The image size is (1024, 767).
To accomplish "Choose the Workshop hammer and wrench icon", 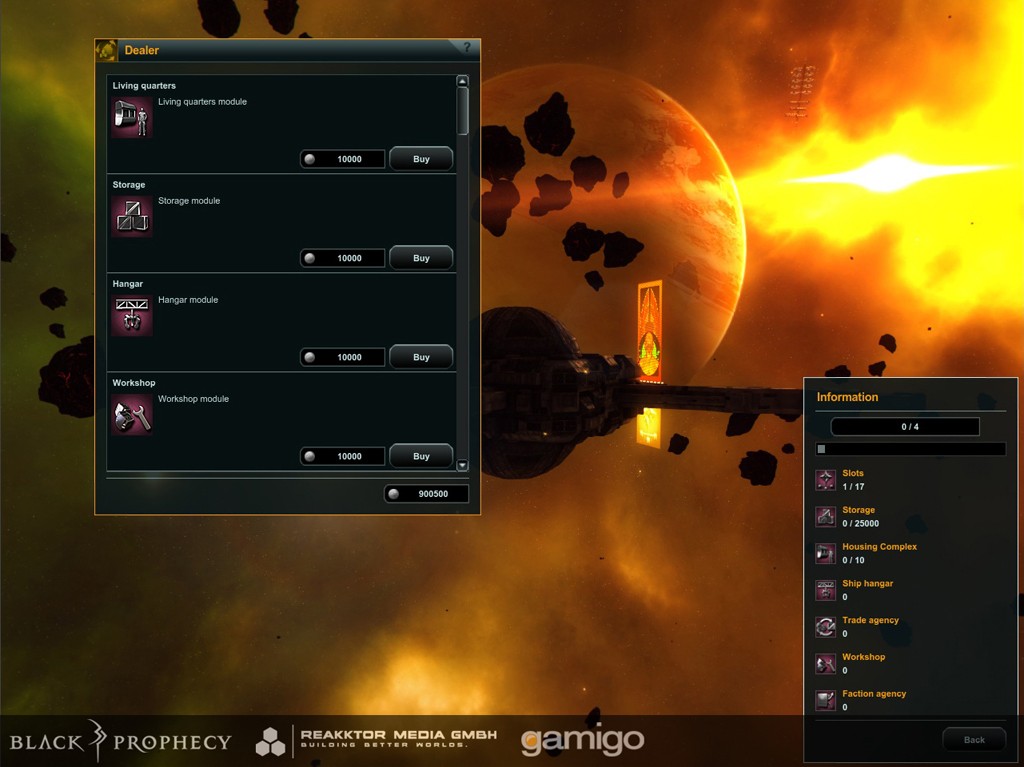I will [x=132, y=414].
